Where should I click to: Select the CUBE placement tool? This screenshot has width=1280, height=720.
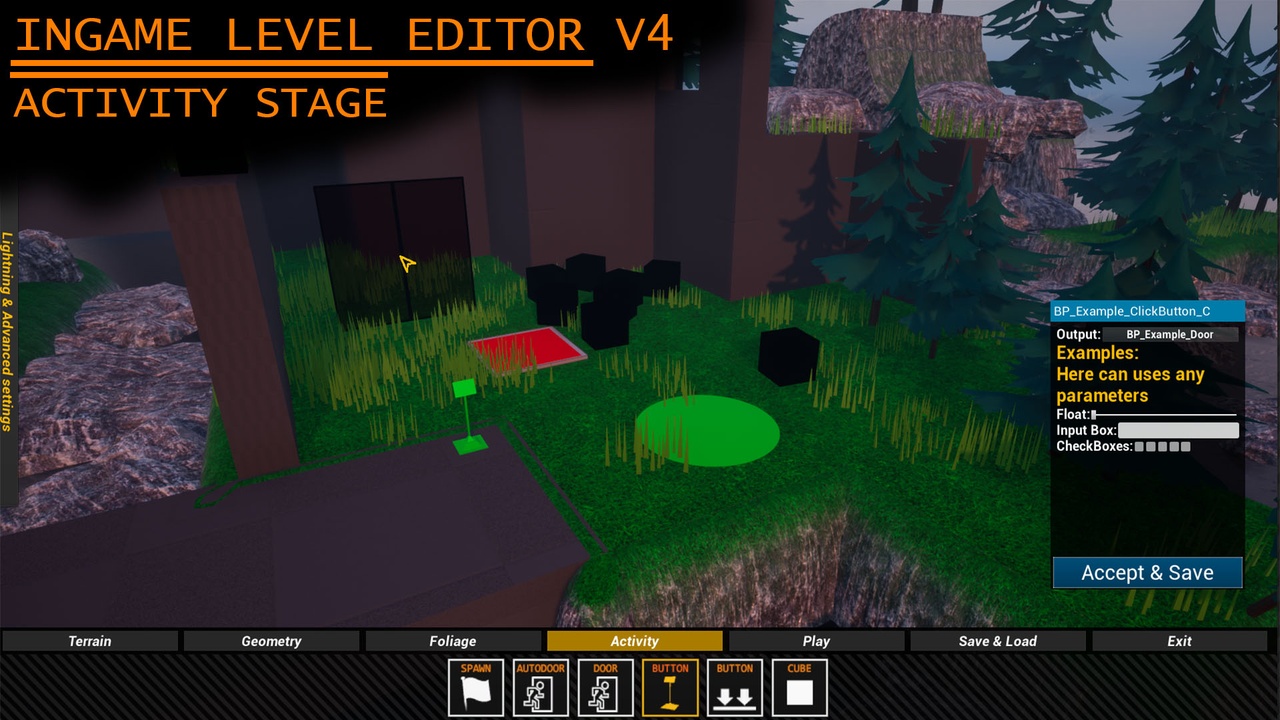(799, 687)
